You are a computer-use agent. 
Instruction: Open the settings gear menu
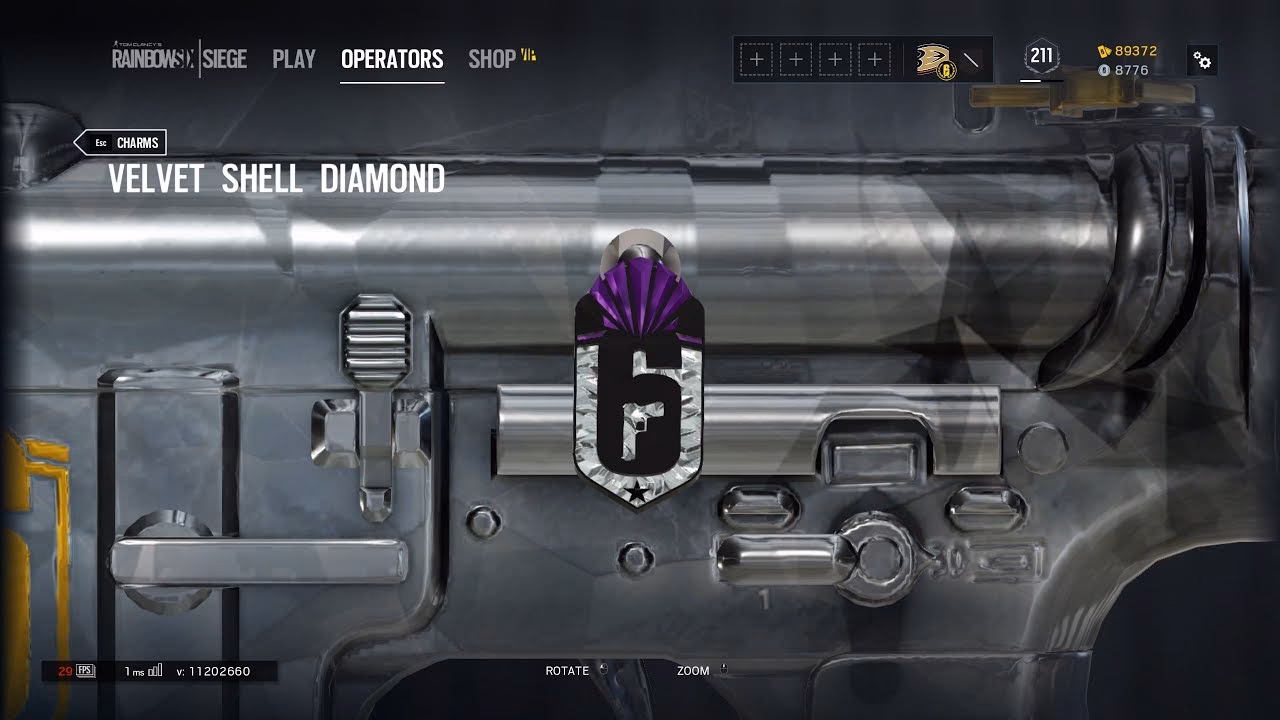(x=1202, y=60)
